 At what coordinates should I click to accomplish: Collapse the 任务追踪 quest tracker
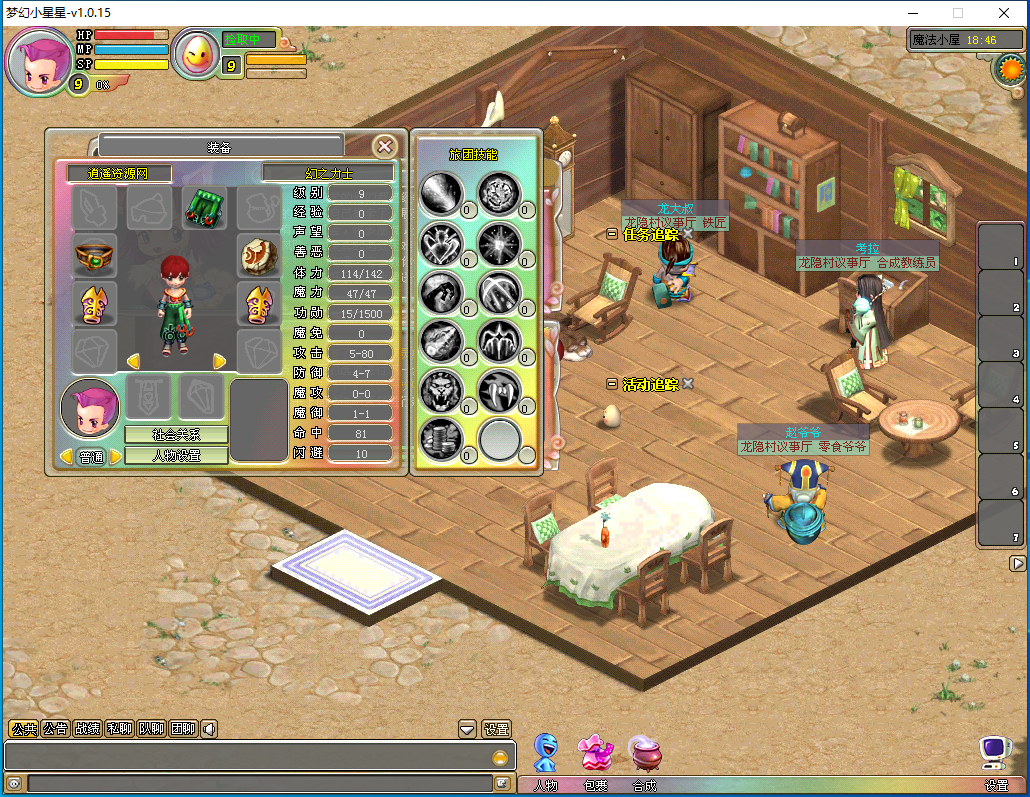tap(612, 234)
